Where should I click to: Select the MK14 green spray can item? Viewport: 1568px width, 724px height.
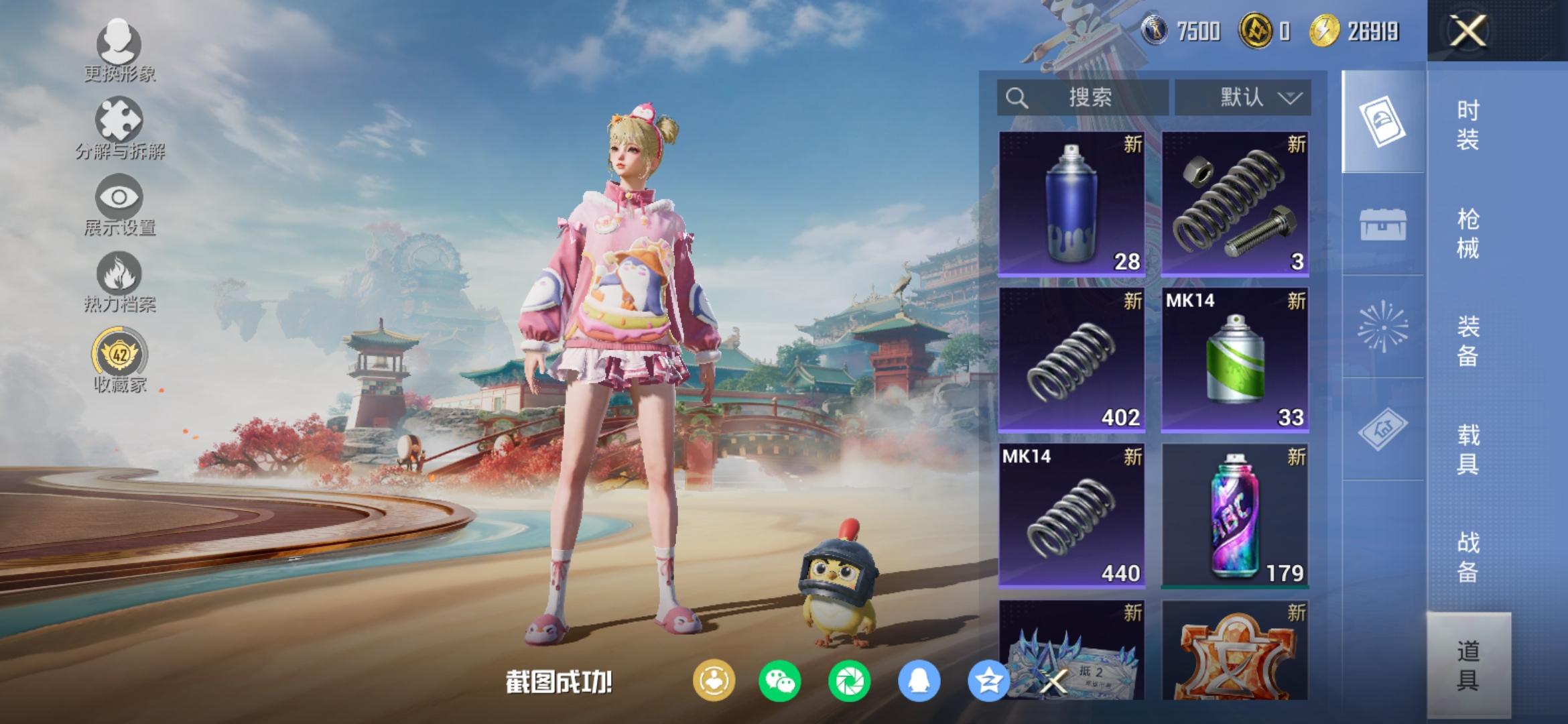click(1234, 360)
